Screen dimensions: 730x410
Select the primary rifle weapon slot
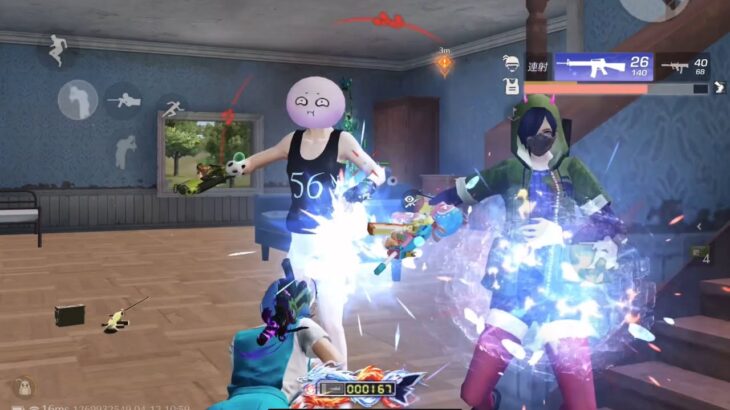(x=602, y=67)
